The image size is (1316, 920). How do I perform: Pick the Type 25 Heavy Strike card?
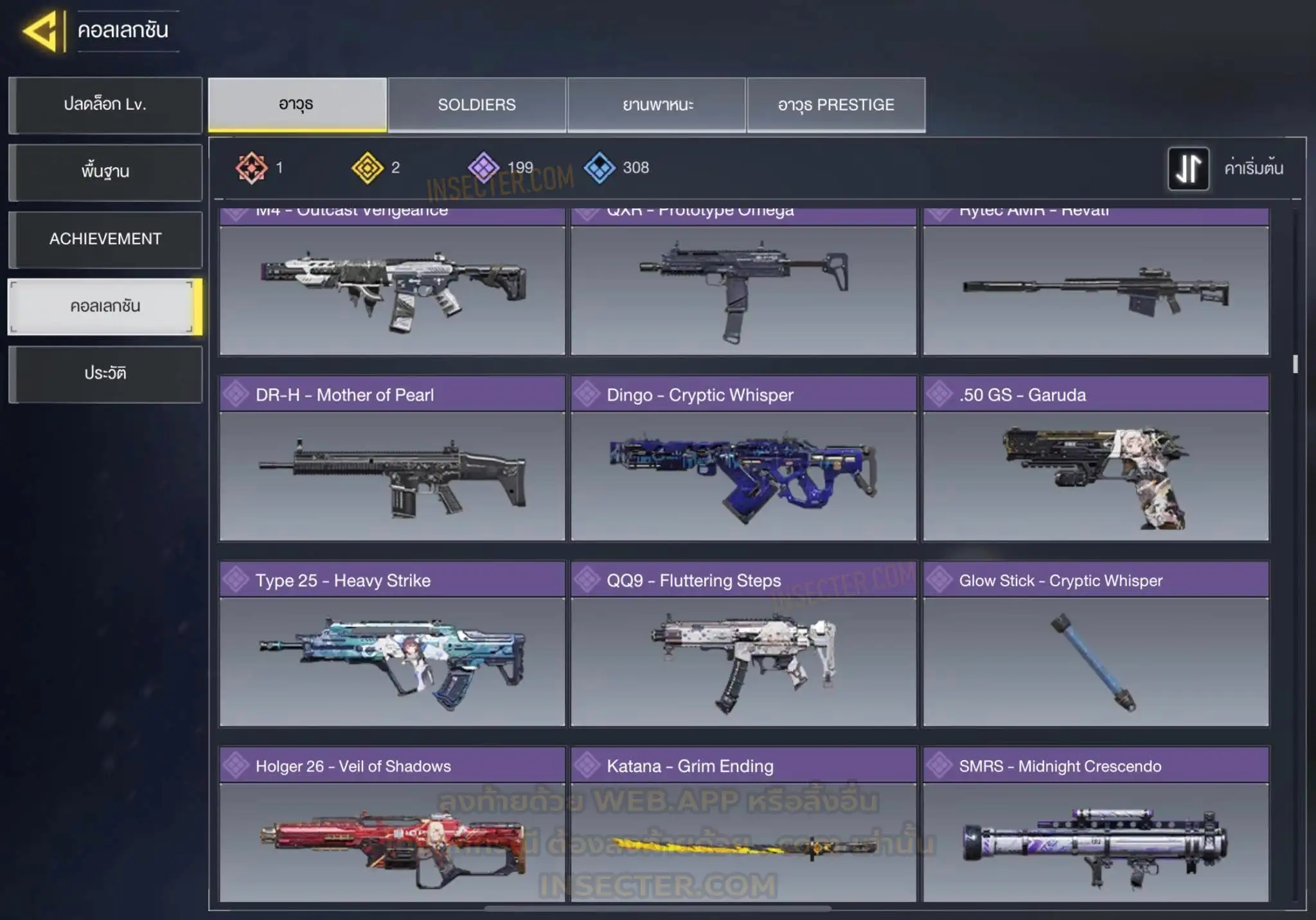pos(392,644)
